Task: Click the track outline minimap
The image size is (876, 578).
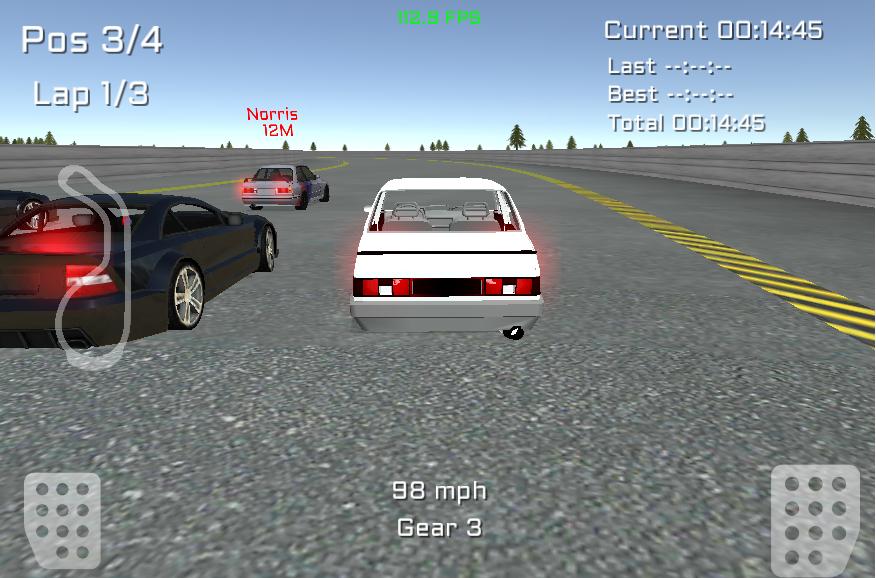Action: pos(93,265)
